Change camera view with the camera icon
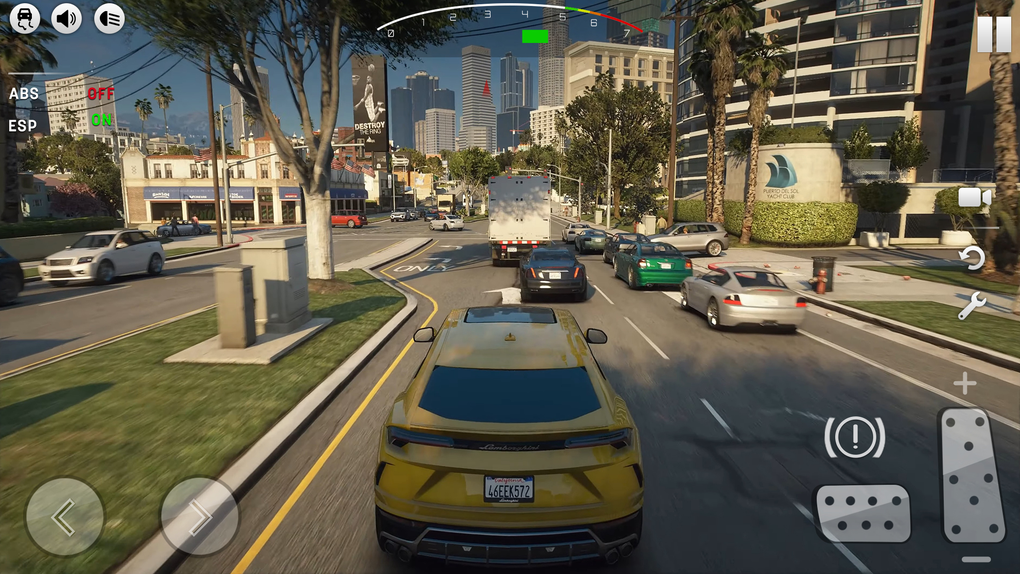The image size is (1020, 574). click(x=973, y=197)
